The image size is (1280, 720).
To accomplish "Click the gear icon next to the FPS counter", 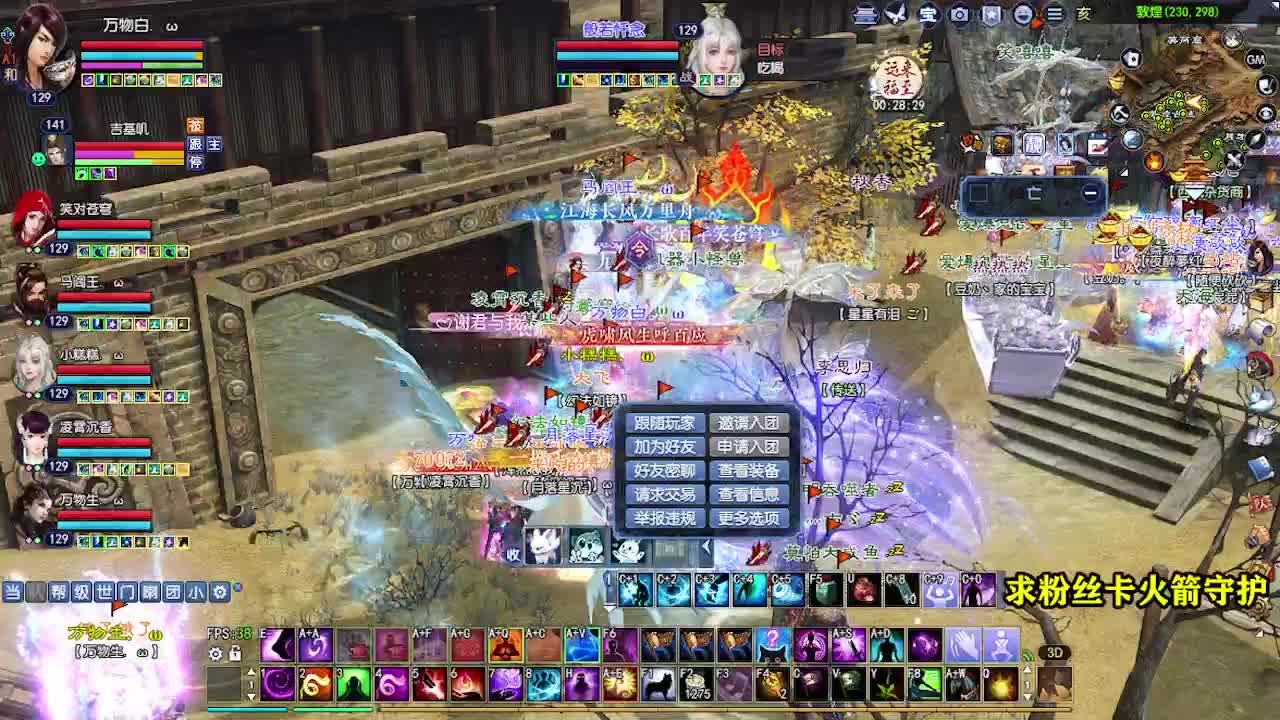I will coord(214,653).
